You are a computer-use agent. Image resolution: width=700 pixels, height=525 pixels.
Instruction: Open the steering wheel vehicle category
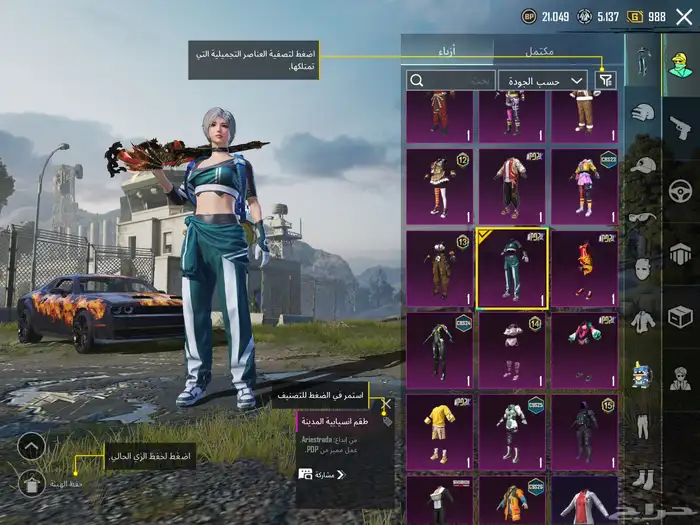680,190
